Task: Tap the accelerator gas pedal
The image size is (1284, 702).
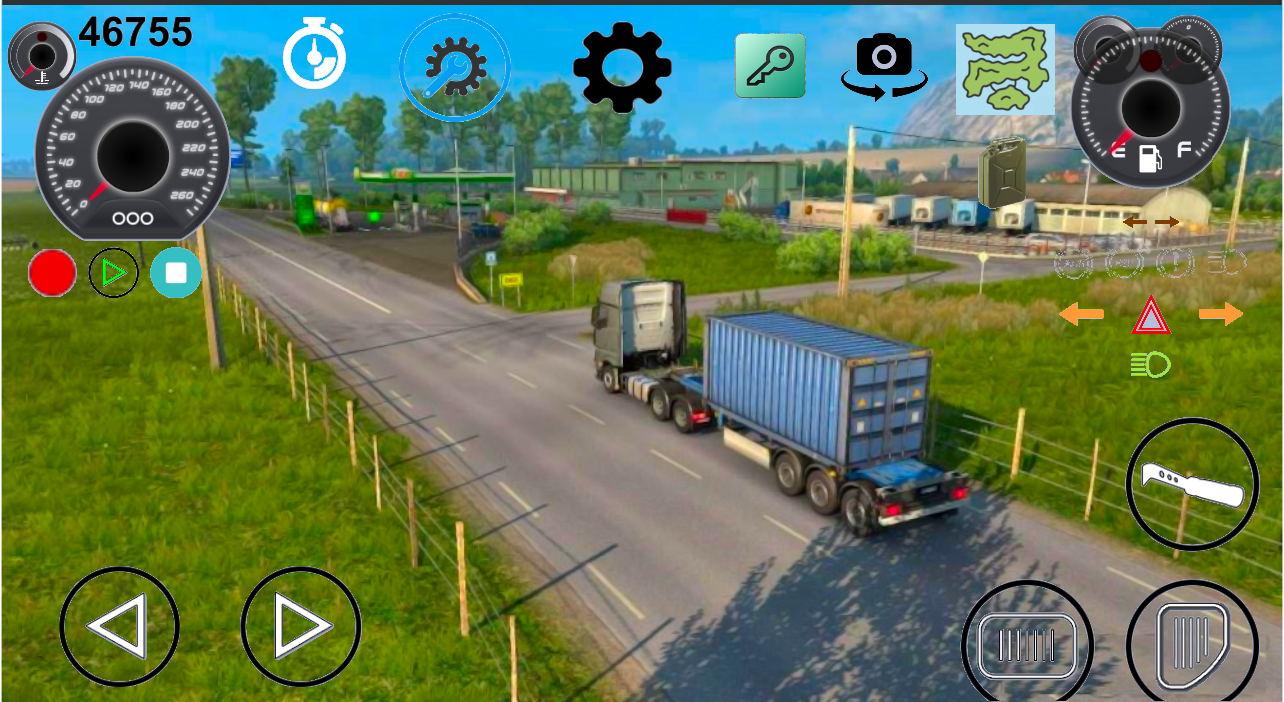Action: (1192, 641)
